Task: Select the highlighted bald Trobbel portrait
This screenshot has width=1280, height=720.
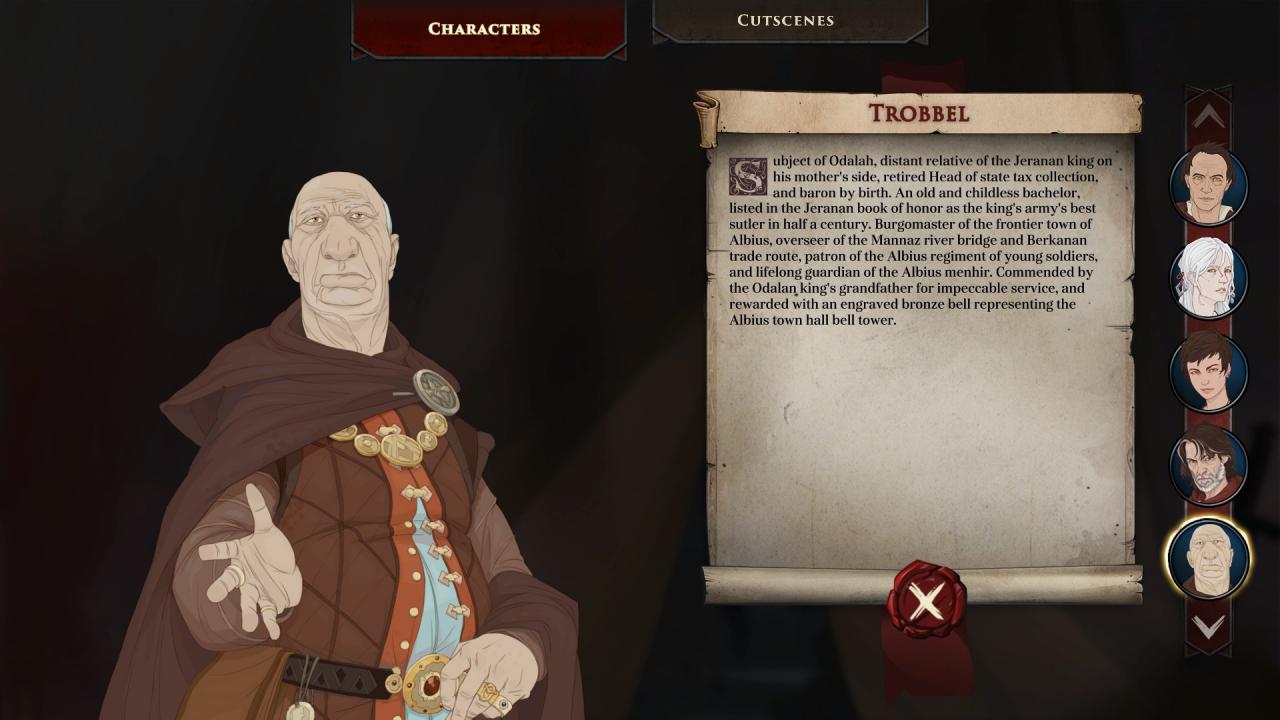Action: click(x=1208, y=558)
